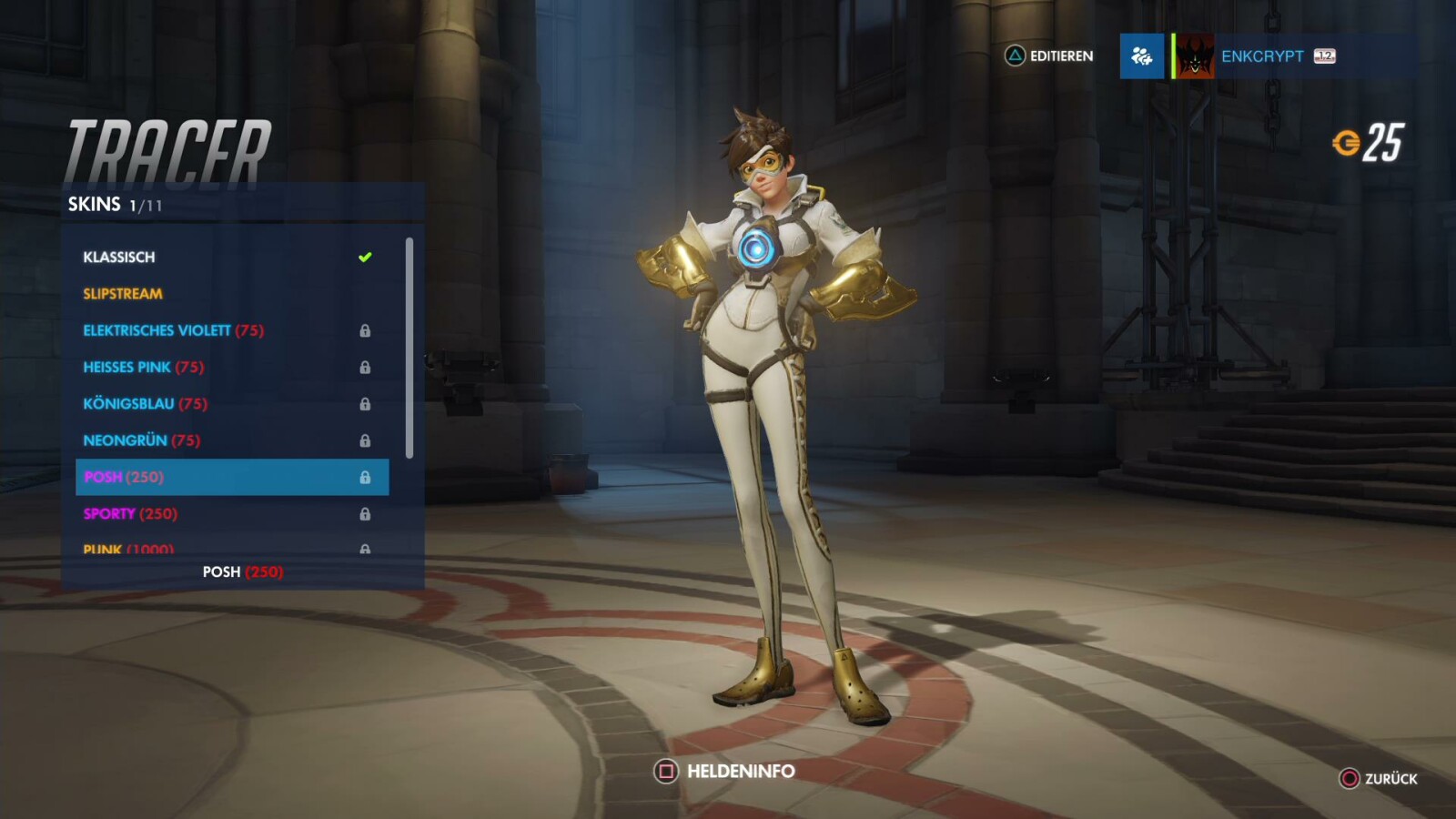The width and height of the screenshot is (1456, 819).
Task: Click the lock icon next to Posh skin
Action: (367, 476)
